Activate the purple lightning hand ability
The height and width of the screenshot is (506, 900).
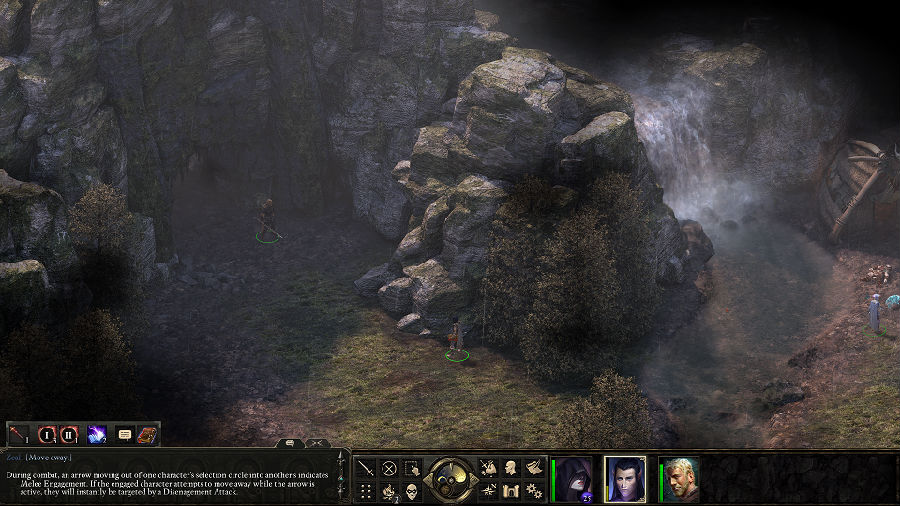pos(97,434)
